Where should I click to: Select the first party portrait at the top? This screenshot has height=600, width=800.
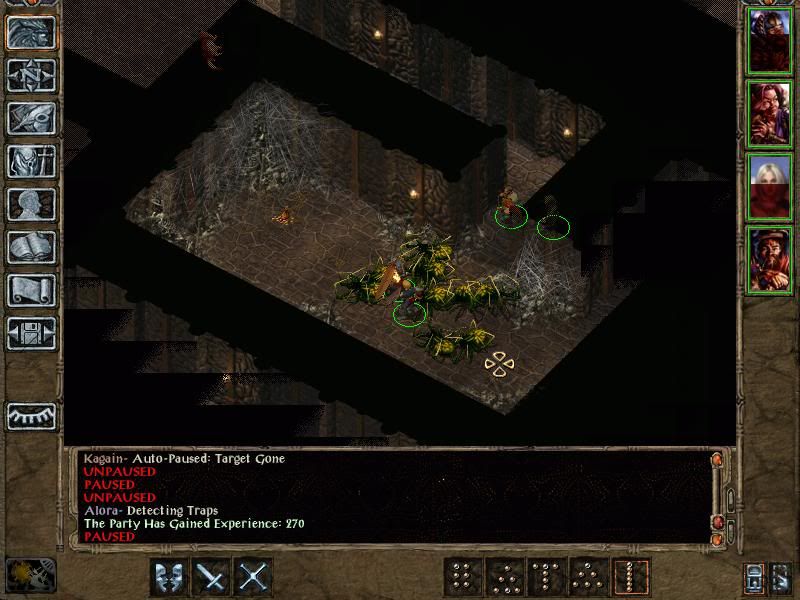pyautogui.click(x=770, y=41)
